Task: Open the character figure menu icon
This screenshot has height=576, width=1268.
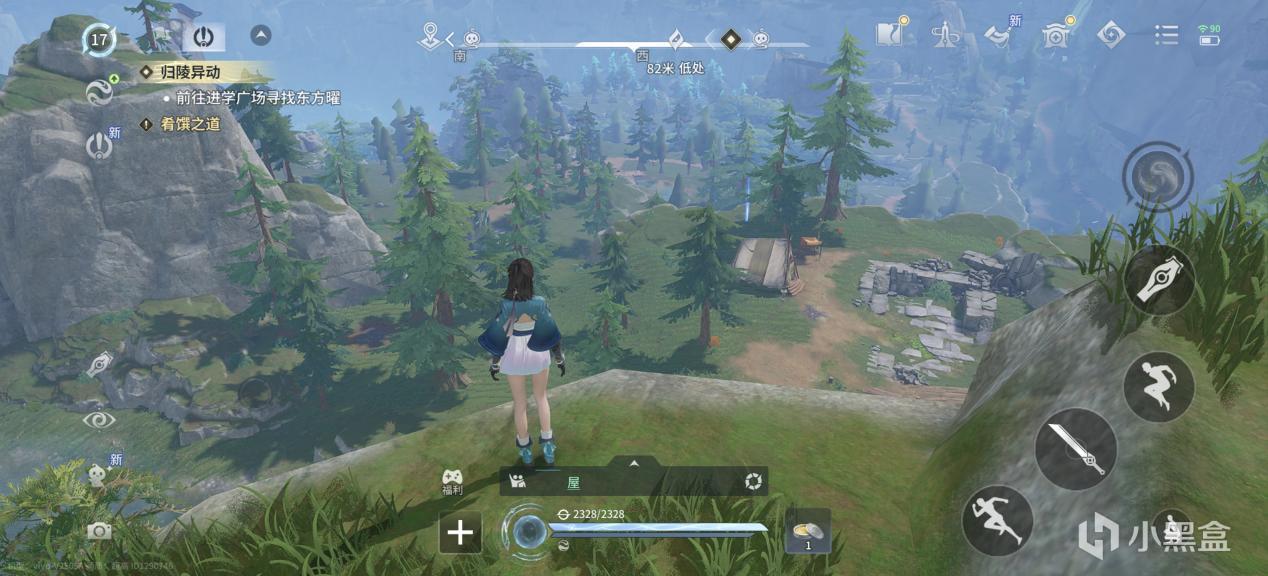Action: (x=945, y=35)
